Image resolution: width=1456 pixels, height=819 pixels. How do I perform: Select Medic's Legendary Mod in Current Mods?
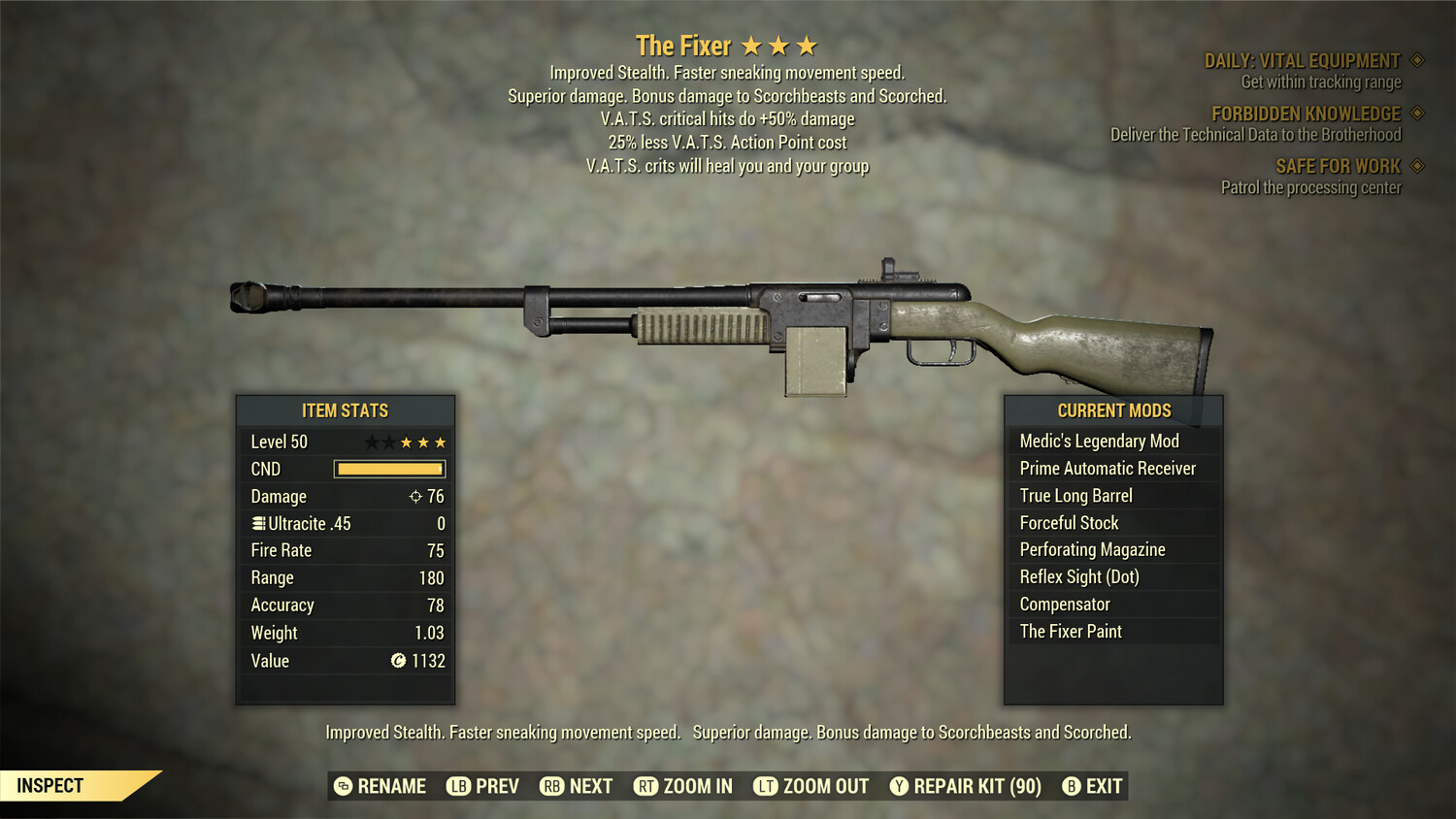1098,441
